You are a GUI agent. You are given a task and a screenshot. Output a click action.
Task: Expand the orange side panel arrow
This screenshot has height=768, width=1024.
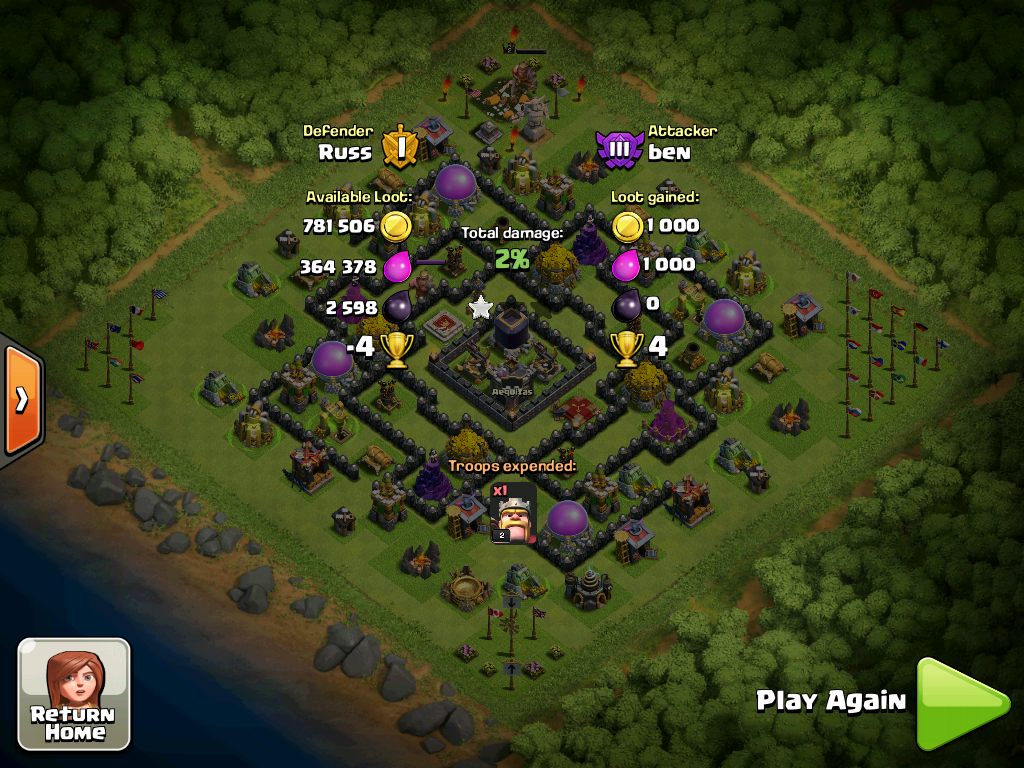click(x=21, y=399)
